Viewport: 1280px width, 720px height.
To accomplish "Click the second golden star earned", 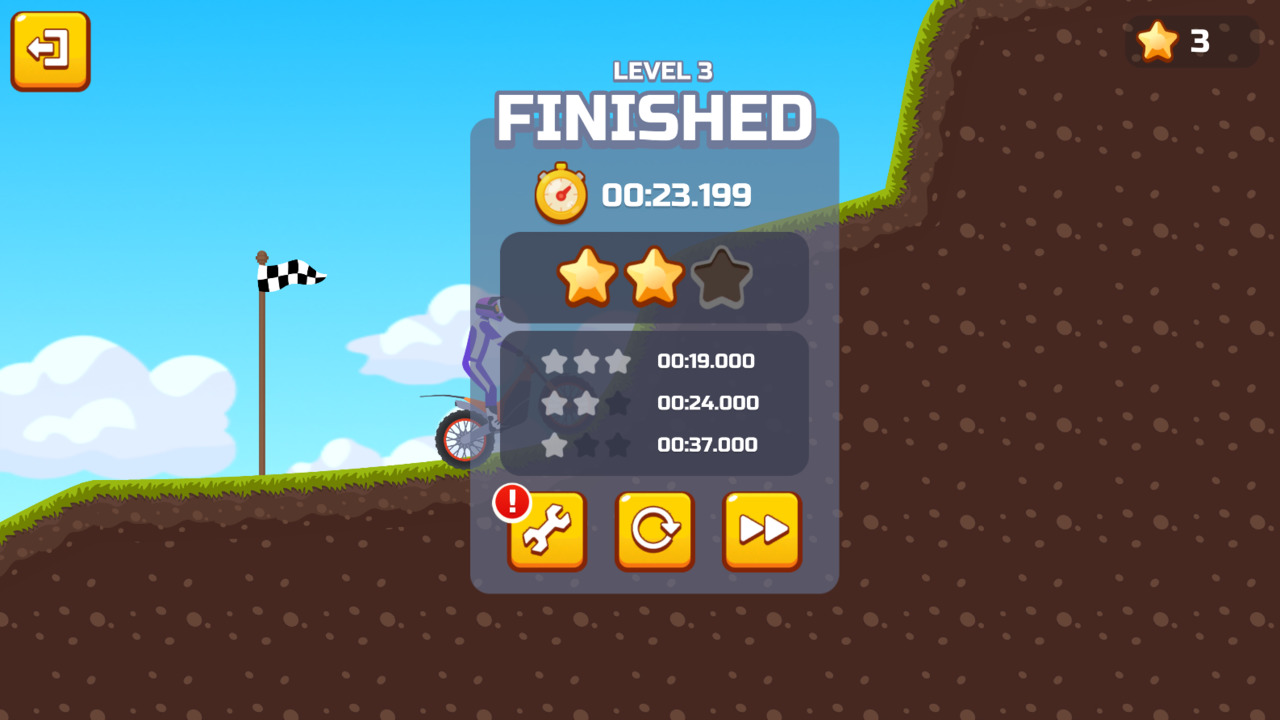I will pos(655,277).
